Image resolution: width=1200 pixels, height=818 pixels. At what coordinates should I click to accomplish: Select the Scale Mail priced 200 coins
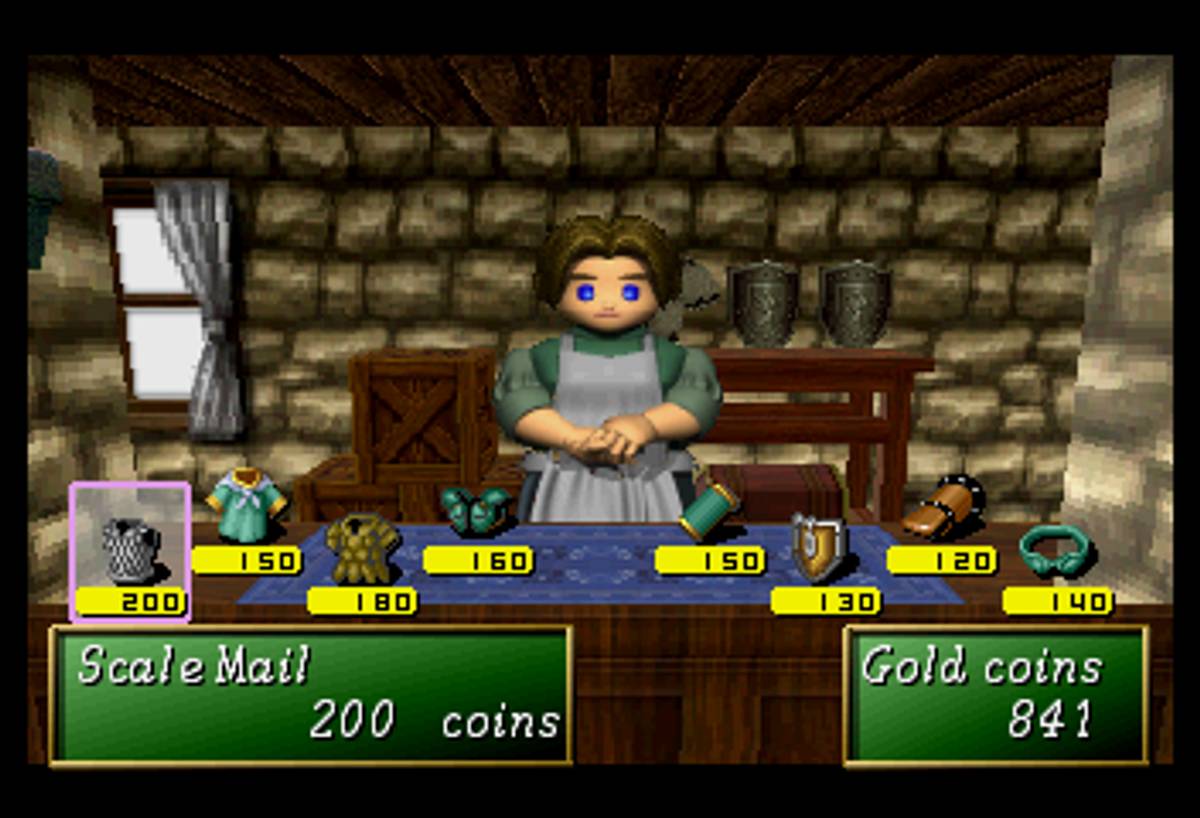point(130,552)
